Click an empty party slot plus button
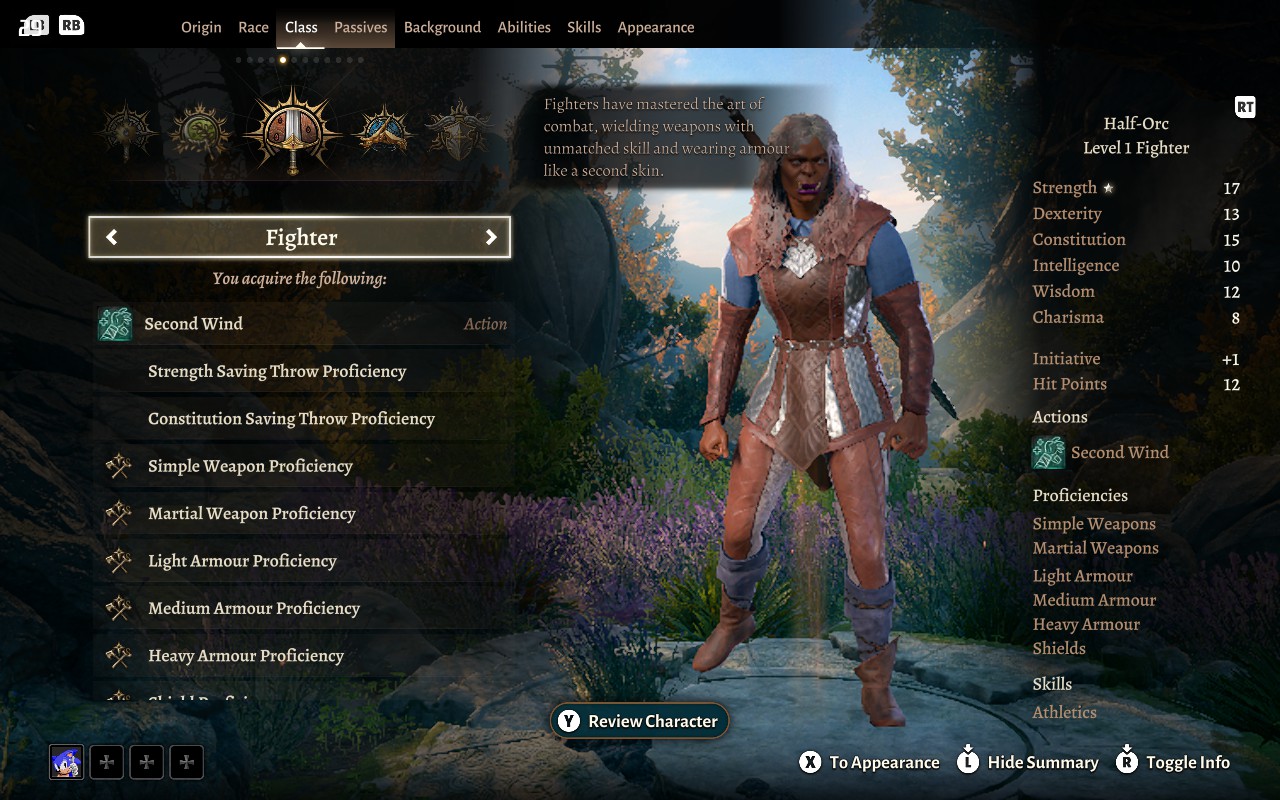The width and height of the screenshot is (1280, 800). (106, 761)
